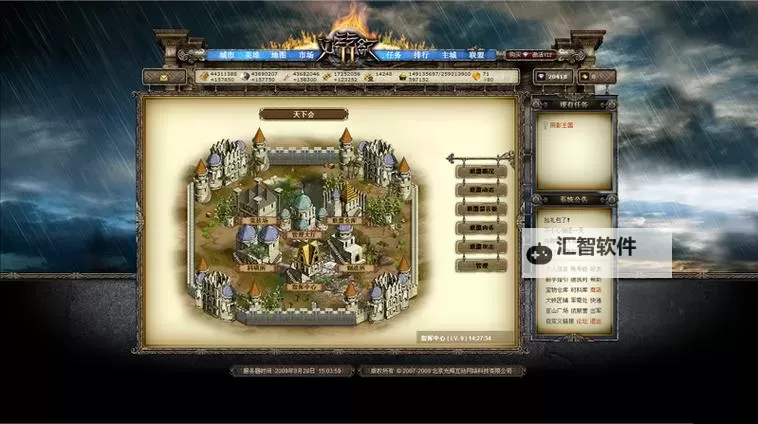Show the 排行 (Rankings) tab

420,55
